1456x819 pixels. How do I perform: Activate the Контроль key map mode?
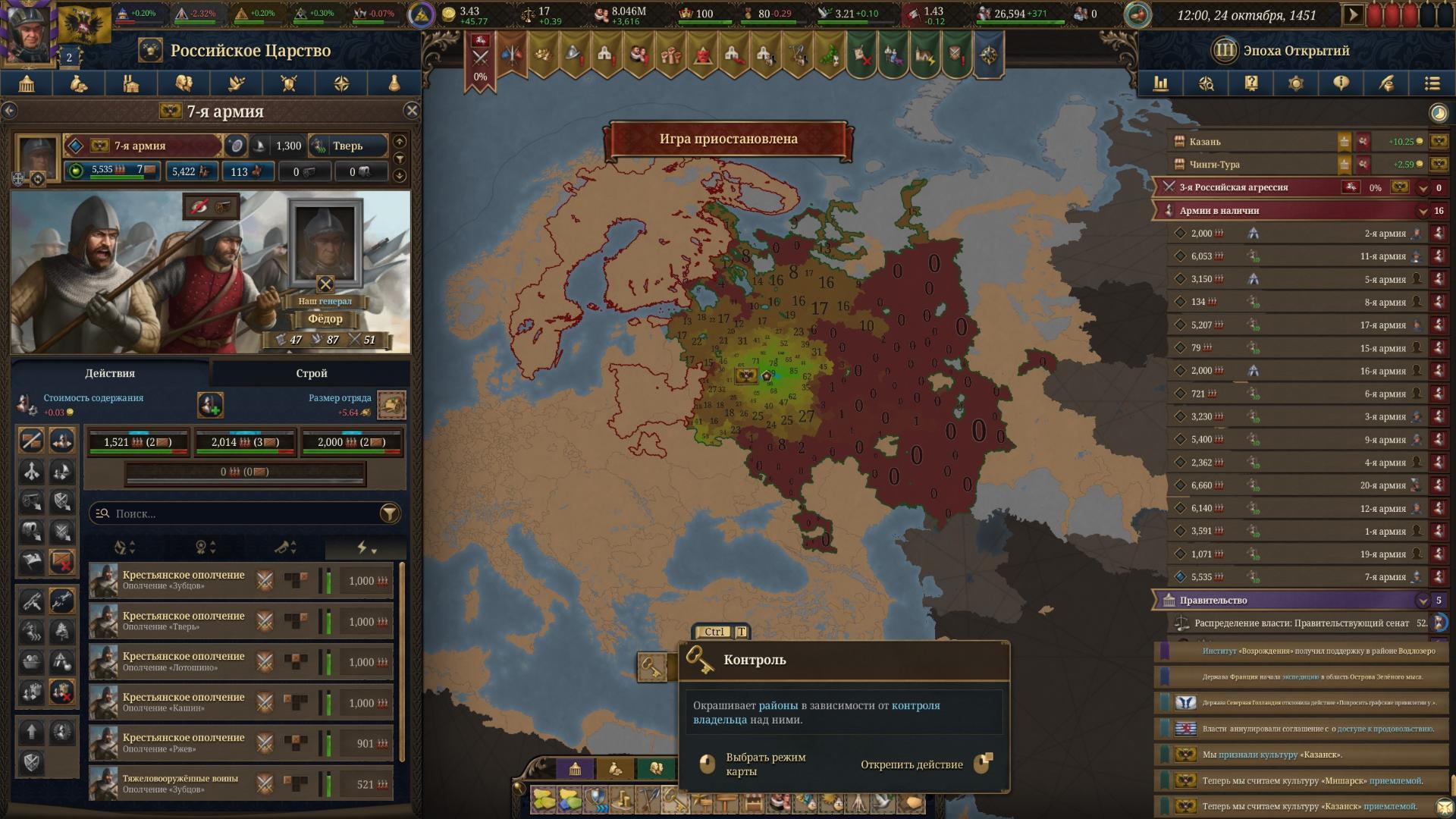coord(651,667)
